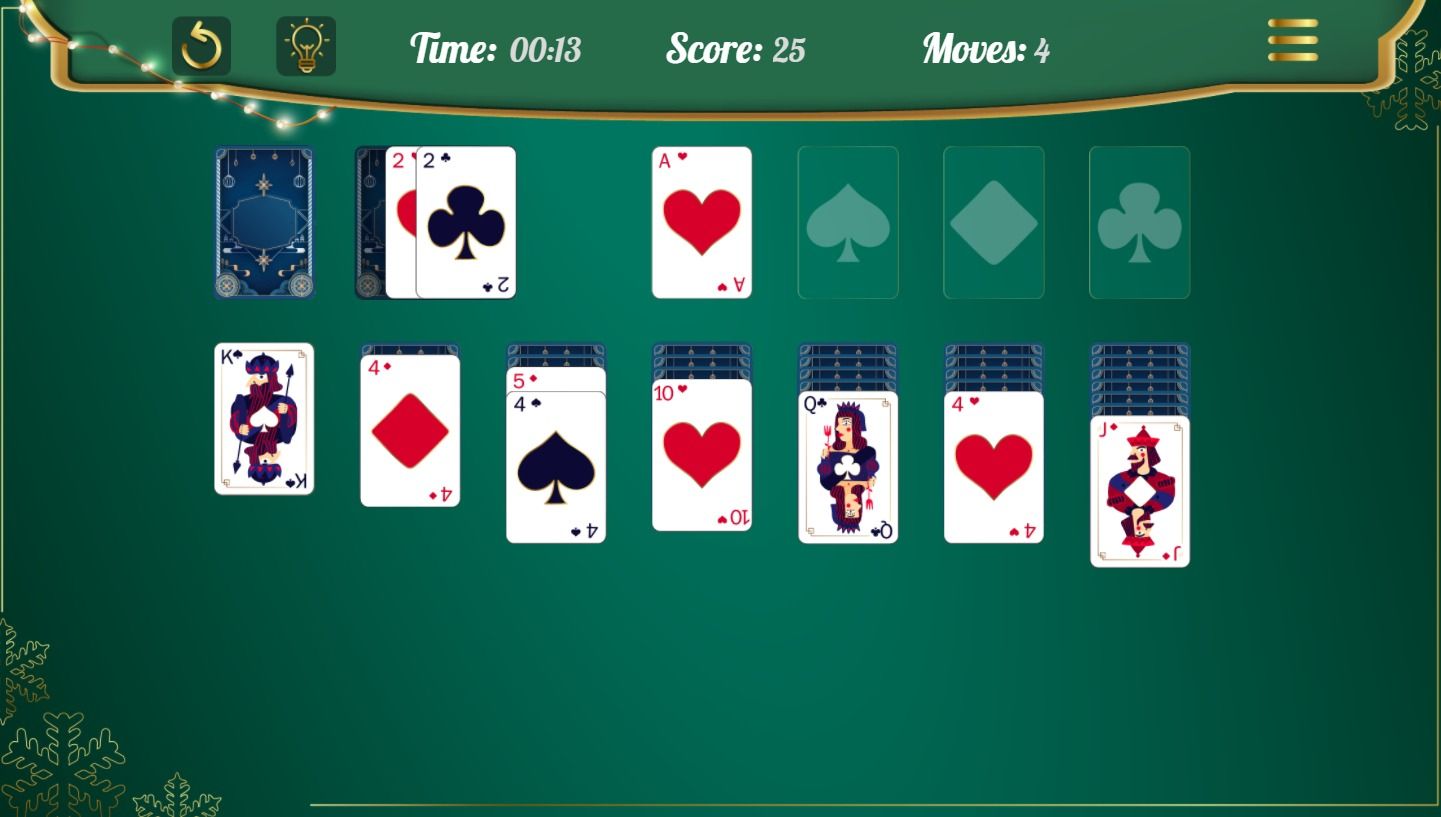
Task: Click the King of spades card
Action: [264, 418]
